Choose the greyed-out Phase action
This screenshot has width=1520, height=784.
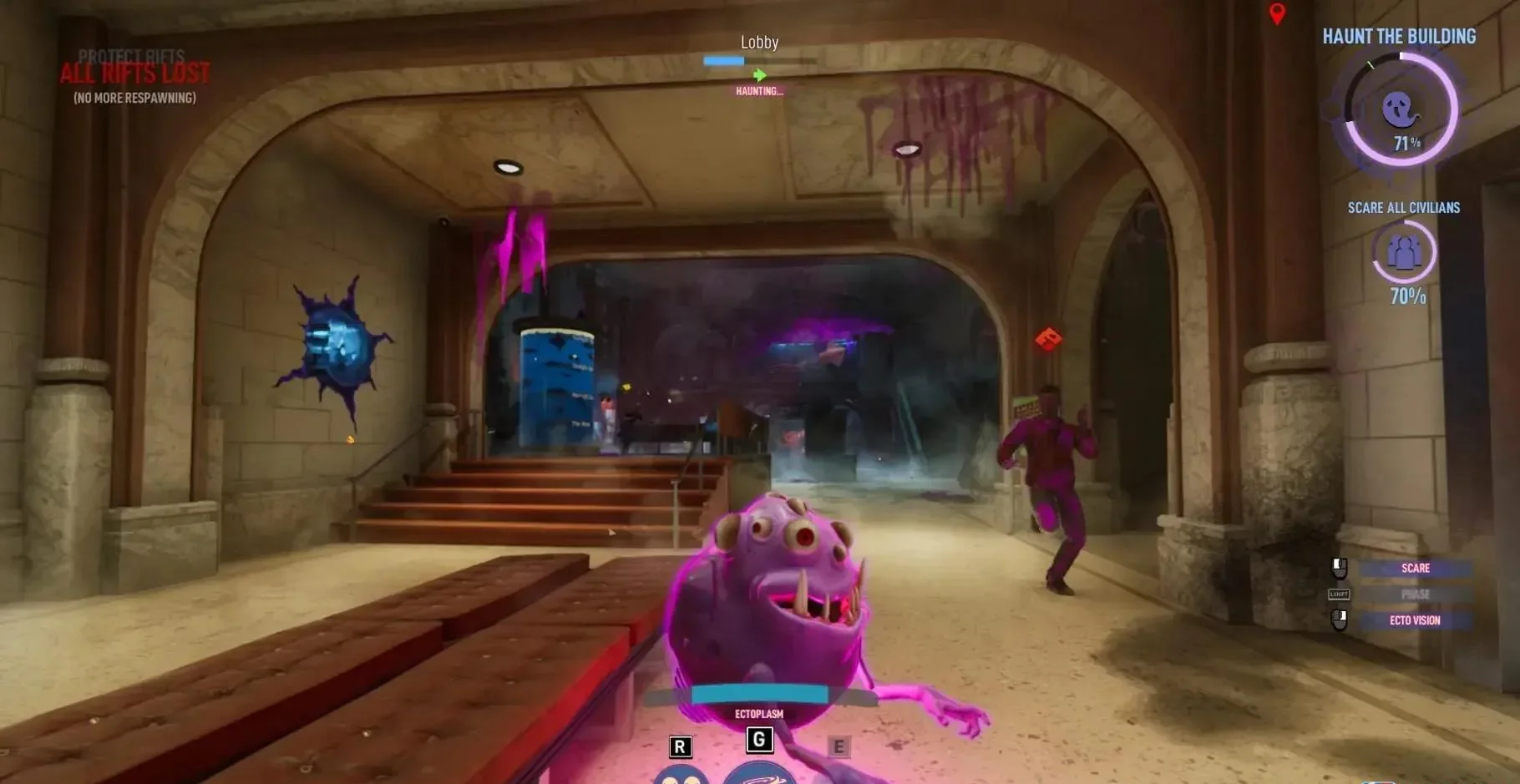click(x=1415, y=594)
